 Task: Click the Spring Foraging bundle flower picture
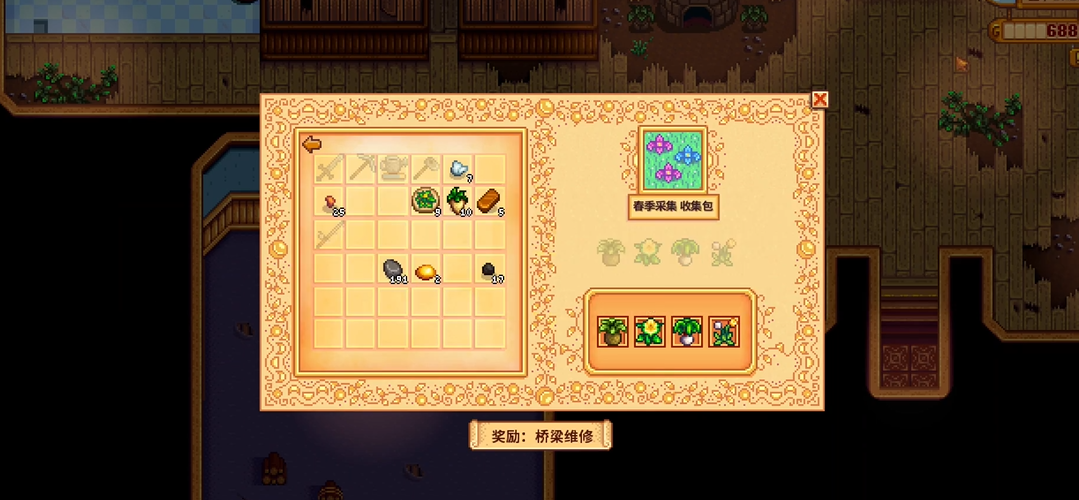(671, 160)
